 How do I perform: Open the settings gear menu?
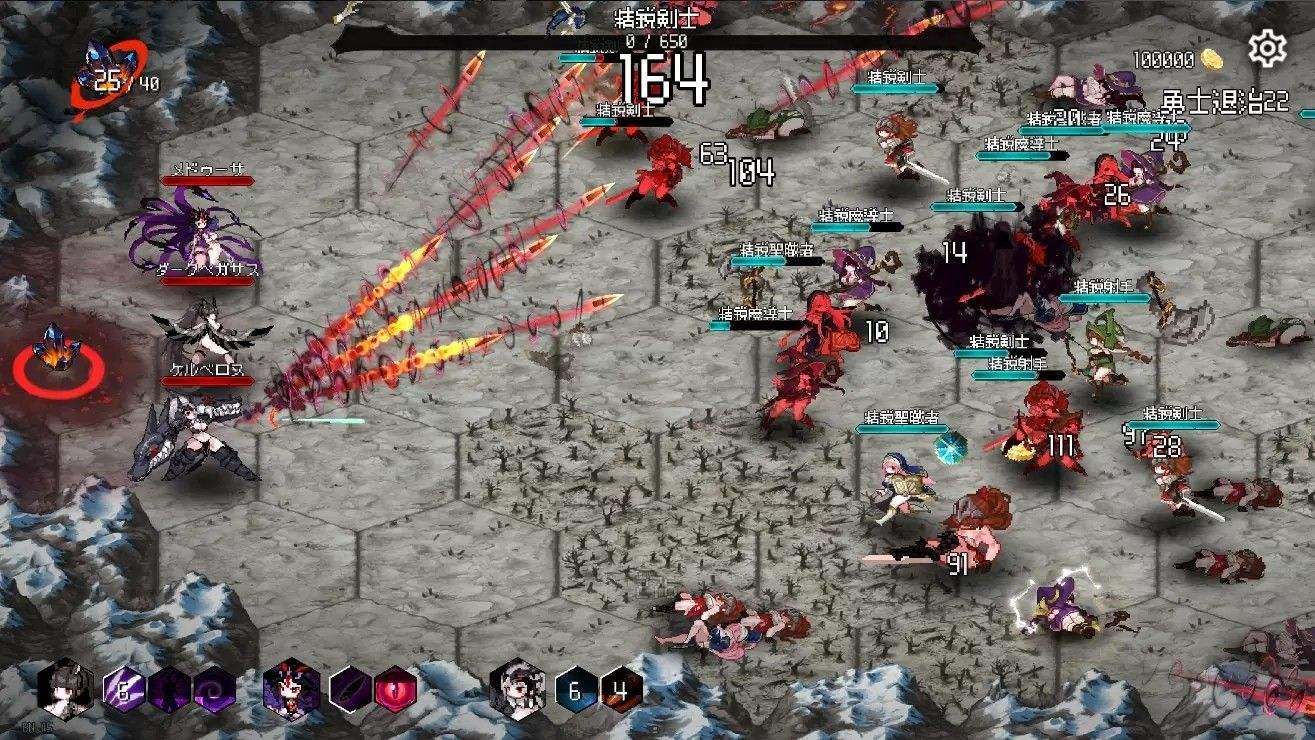click(1267, 46)
